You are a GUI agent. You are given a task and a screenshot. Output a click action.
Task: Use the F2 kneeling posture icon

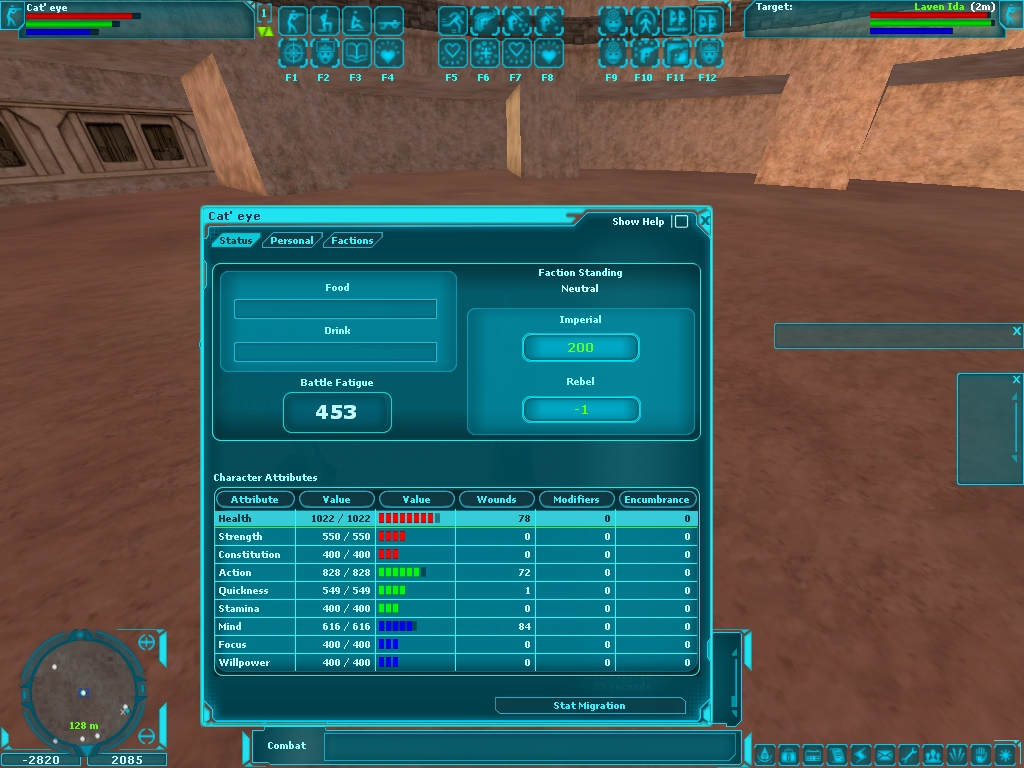tap(324, 21)
